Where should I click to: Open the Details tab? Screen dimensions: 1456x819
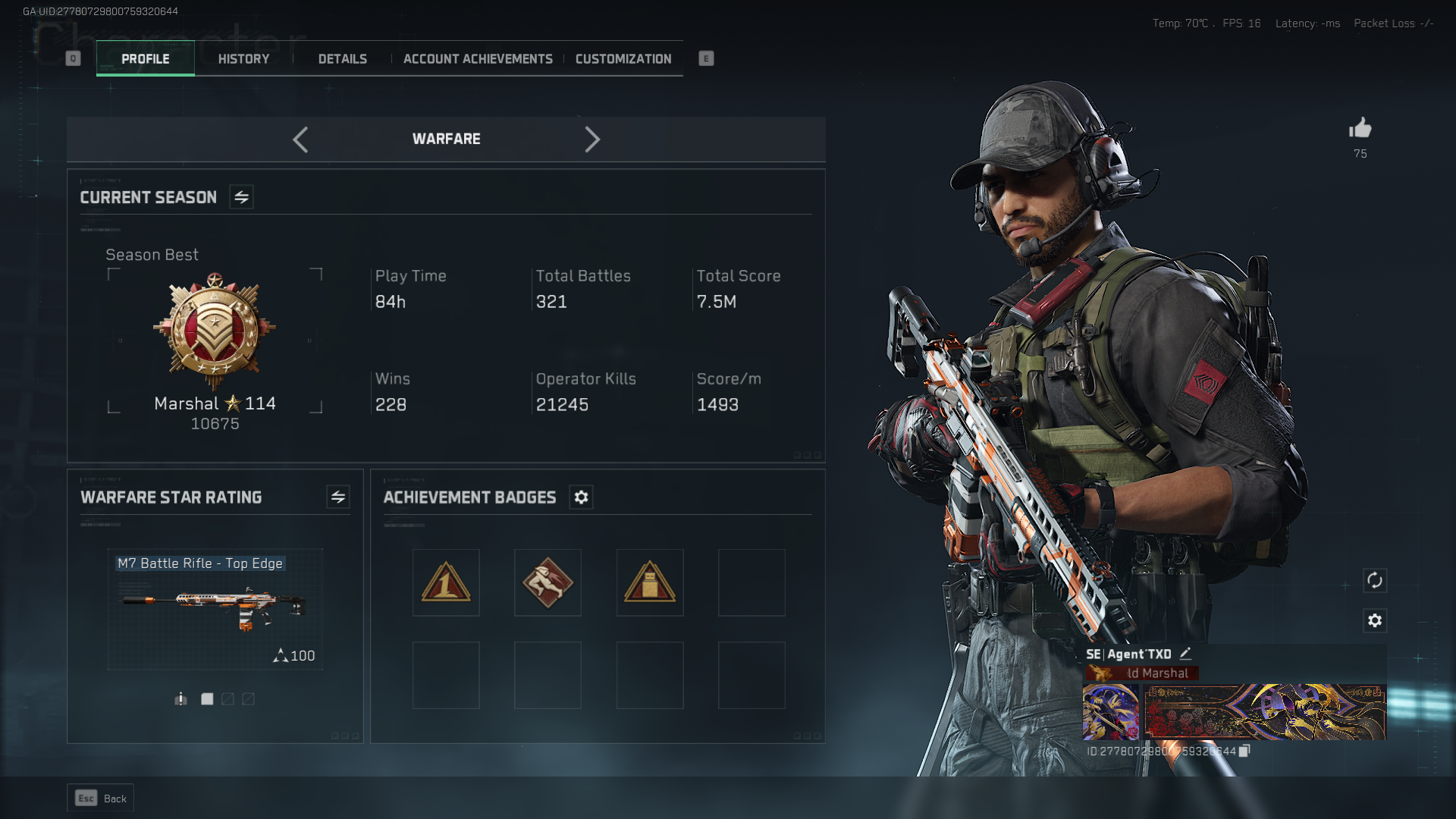[x=342, y=59]
